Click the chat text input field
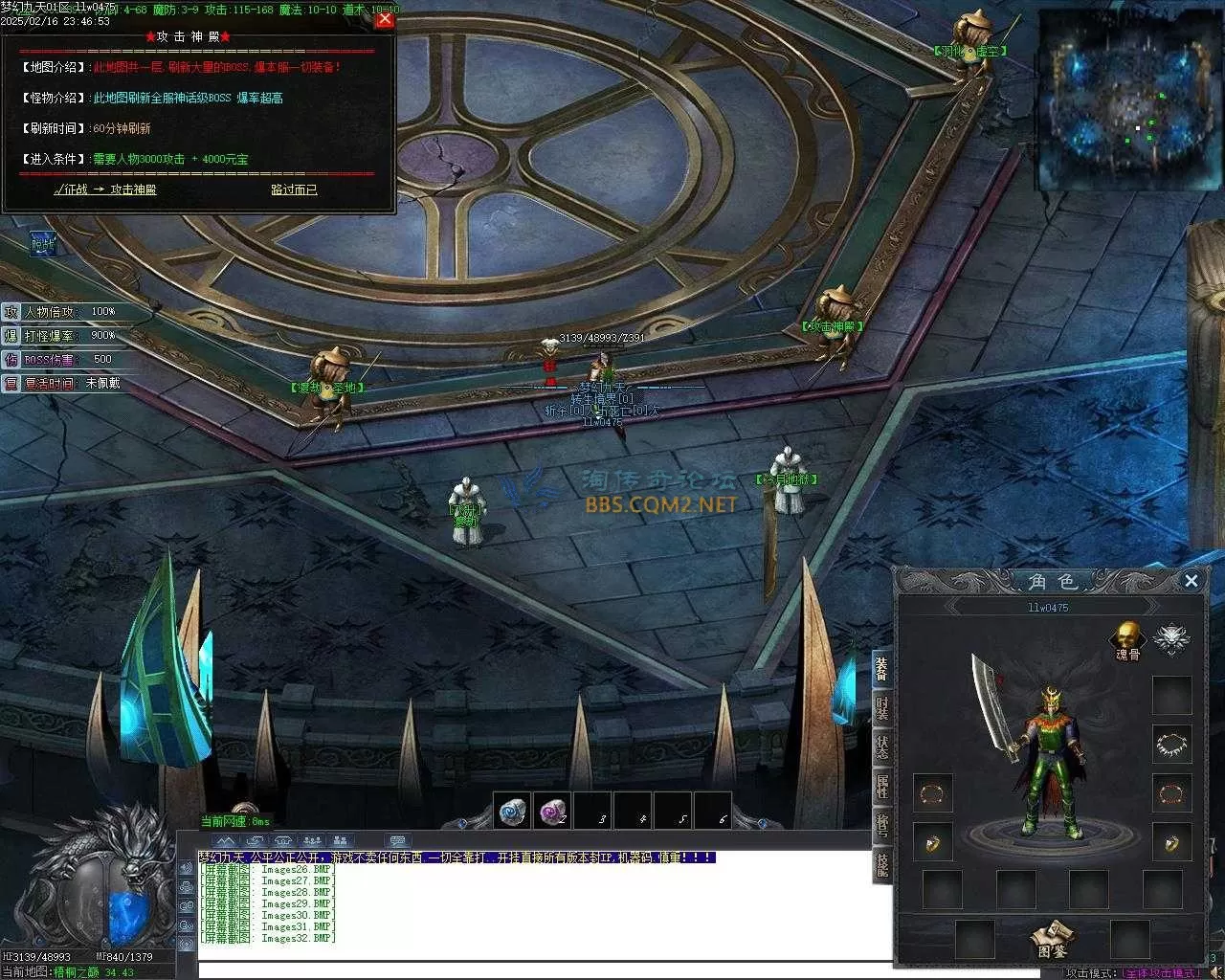1225x980 pixels. [x=612, y=969]
